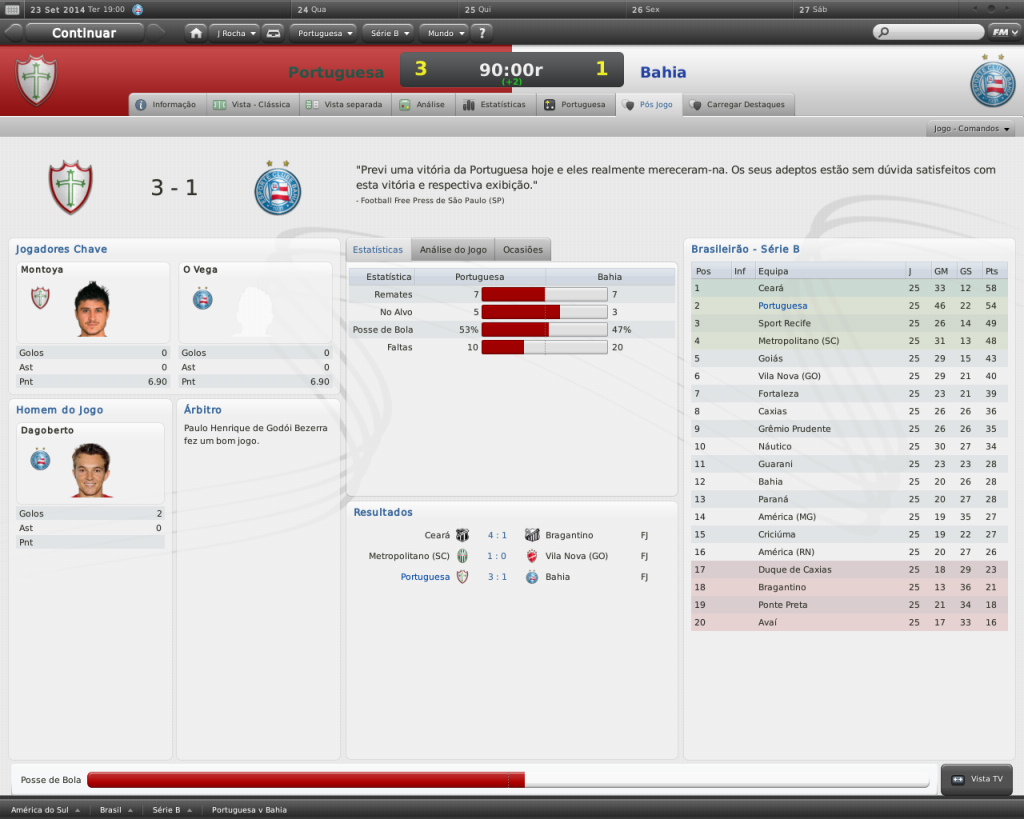Viewport: 1024px width, 819px height.
Task: Open the FM menu button
Action: (1003, 32)
